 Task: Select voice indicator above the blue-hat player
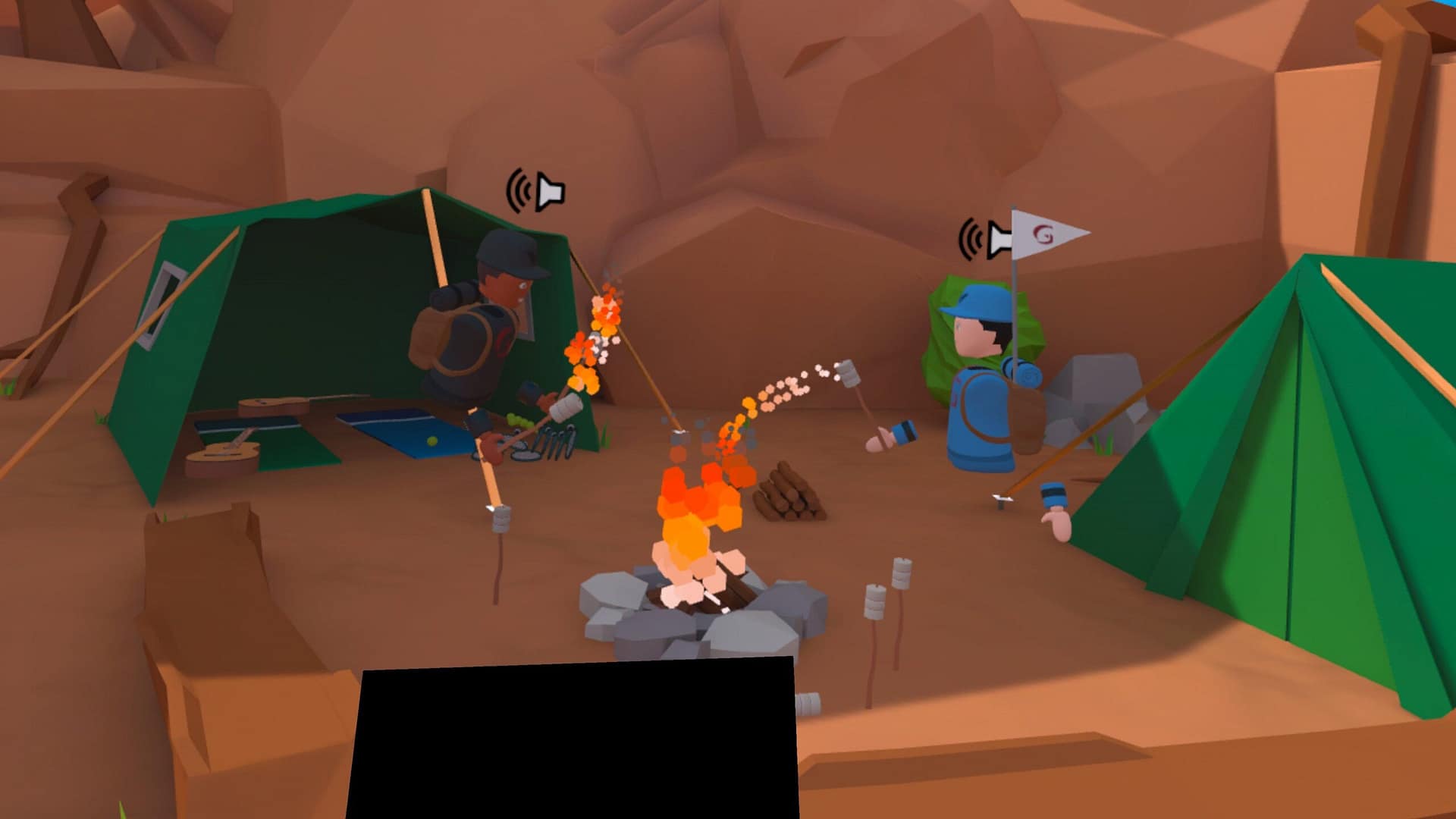tap(984, 239)
